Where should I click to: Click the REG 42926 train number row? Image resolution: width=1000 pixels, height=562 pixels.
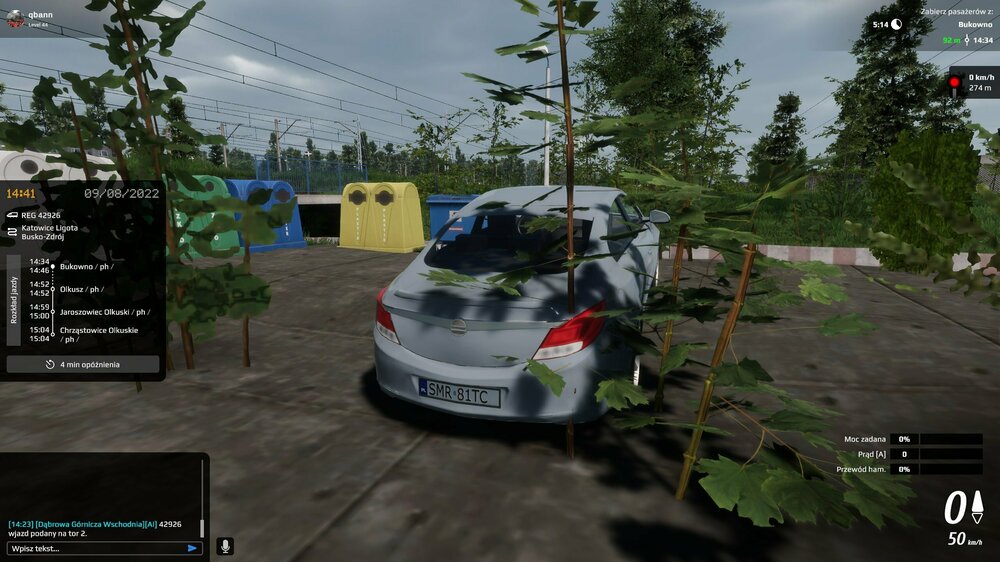tap(41, 215)
